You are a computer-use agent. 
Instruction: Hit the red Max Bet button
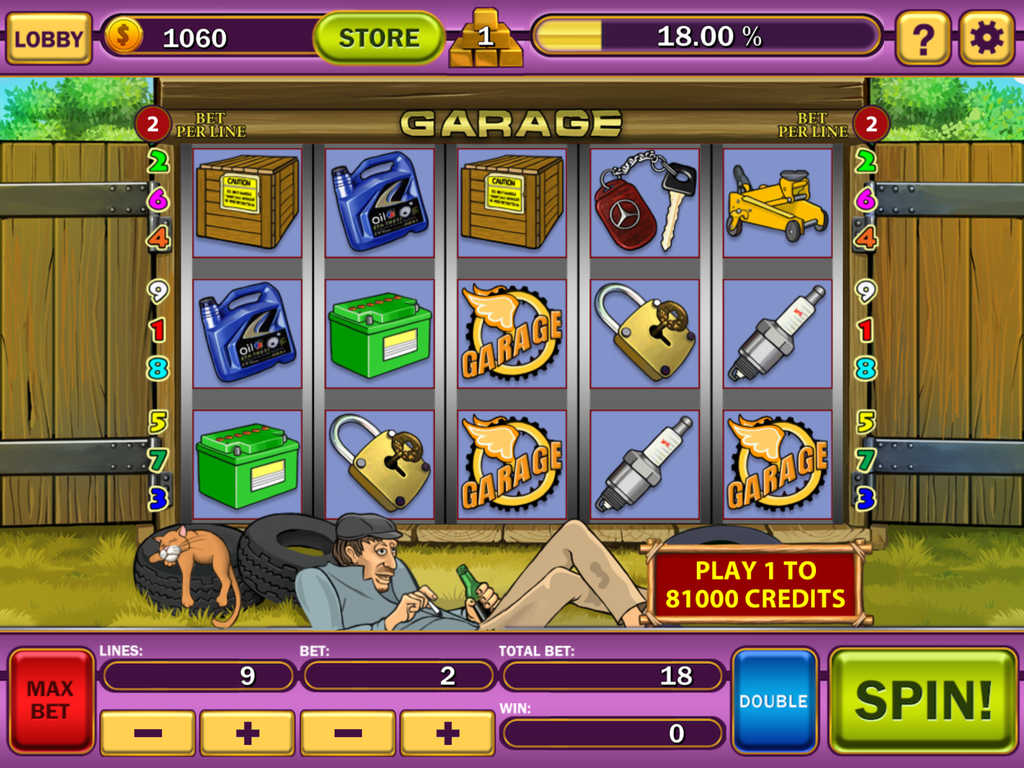[x=50, y=700]
